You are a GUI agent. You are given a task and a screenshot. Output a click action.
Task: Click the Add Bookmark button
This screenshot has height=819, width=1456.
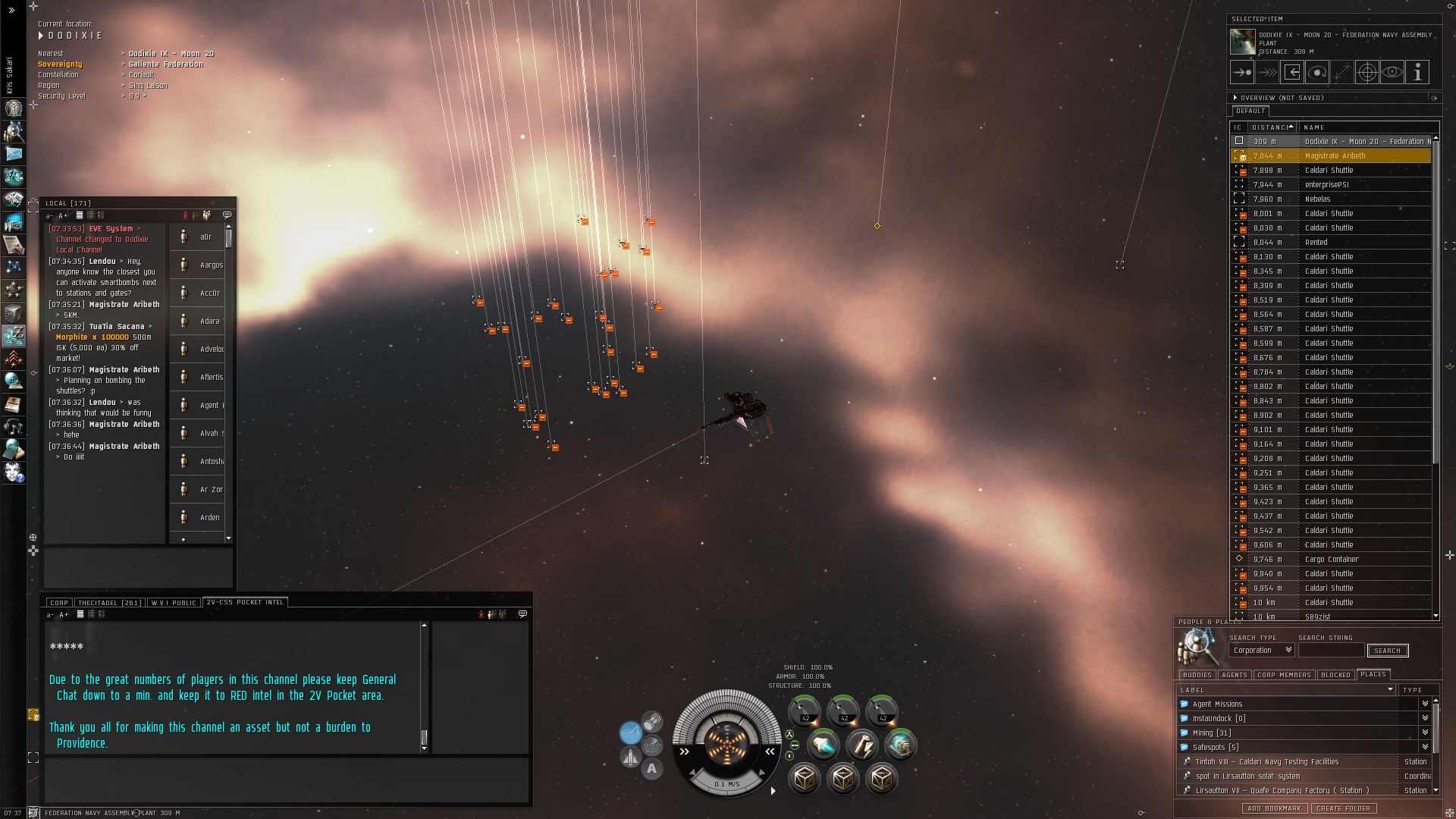pos(1274,809)
